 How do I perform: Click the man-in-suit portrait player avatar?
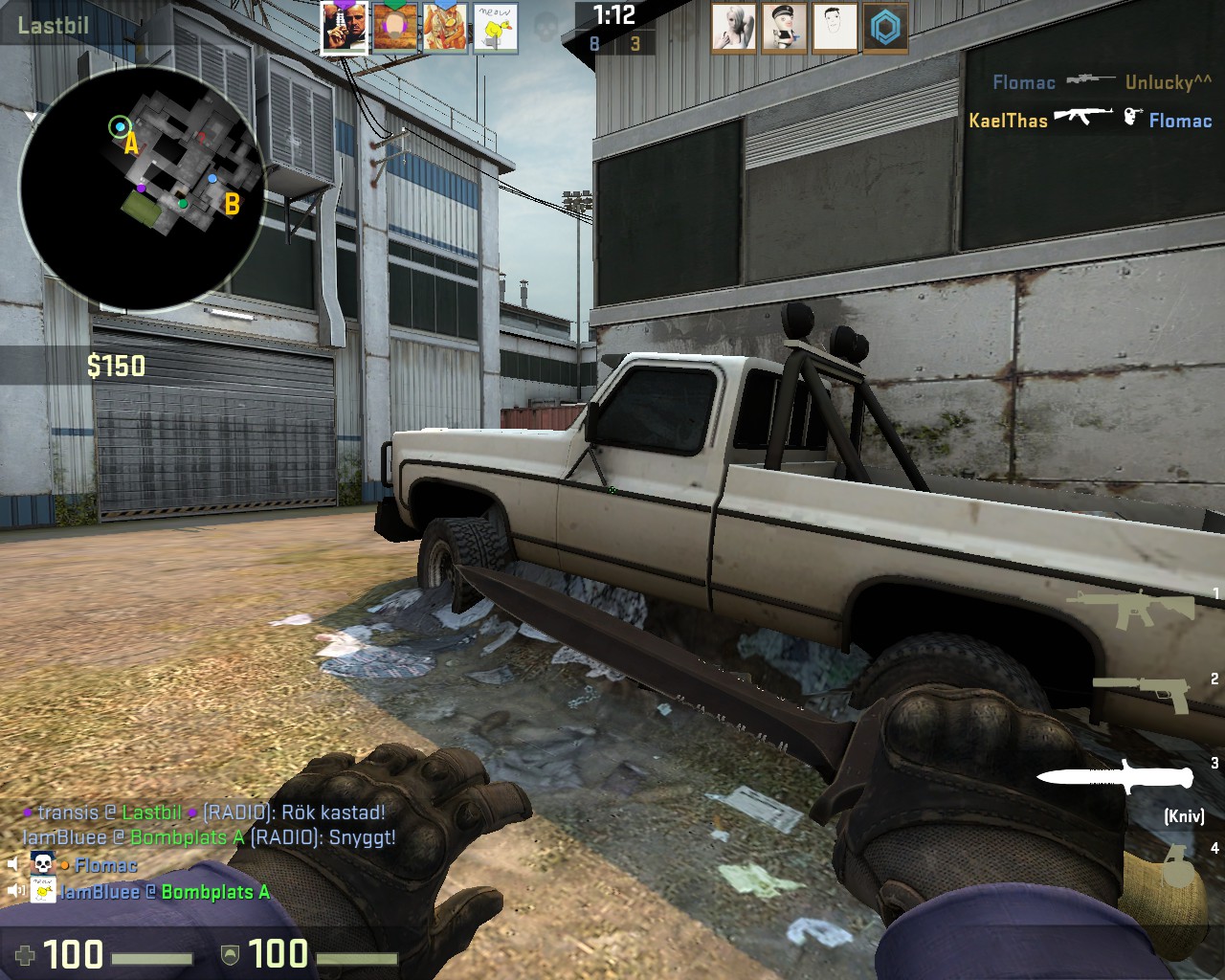pyautogui.click(x=345, y=28)
